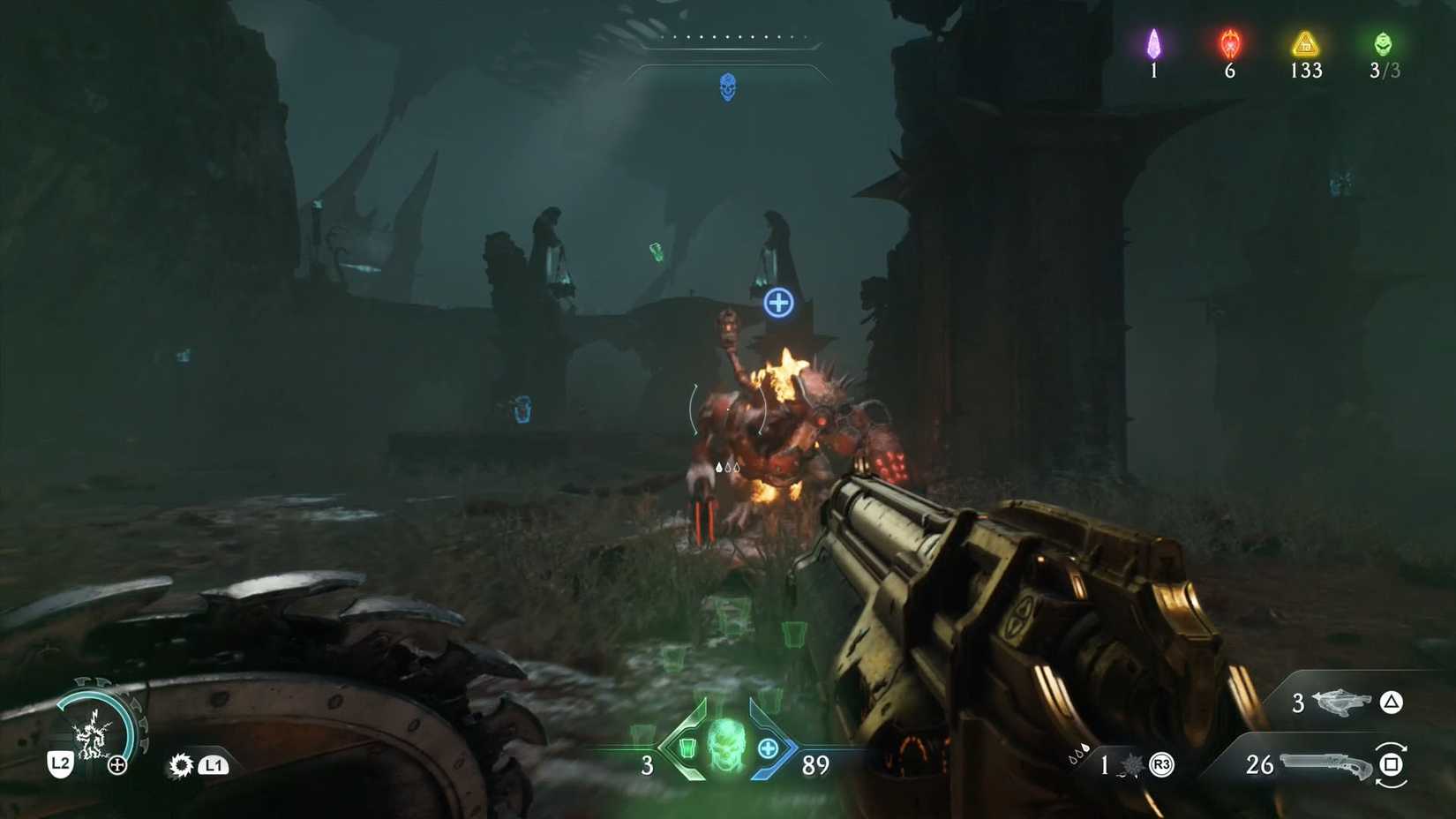Click the saw blade ability next to L1
This screenshot has width=1456, height=819.
180,764
